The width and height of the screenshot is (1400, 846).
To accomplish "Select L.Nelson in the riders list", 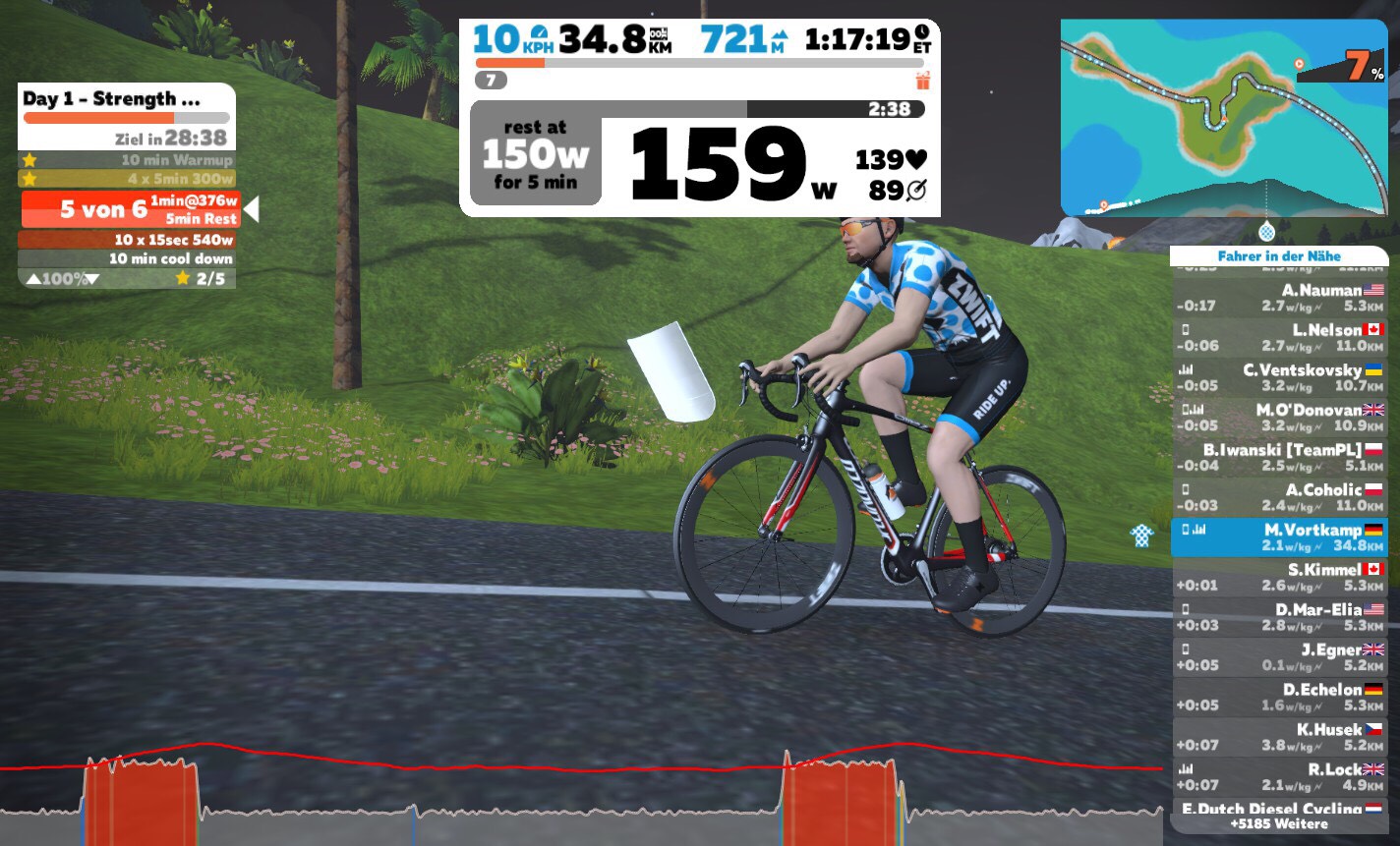I will pyautogui.click(x=1278, y=338).
